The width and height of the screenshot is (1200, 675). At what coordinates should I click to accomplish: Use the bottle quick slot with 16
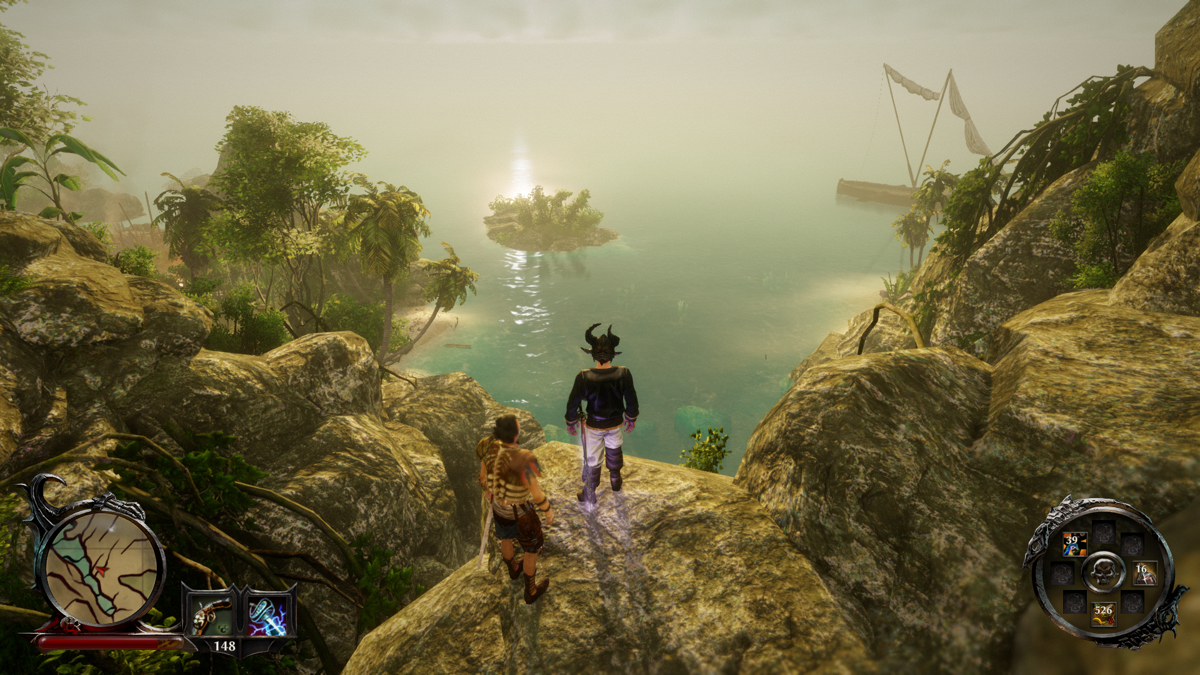(1144, 573)
